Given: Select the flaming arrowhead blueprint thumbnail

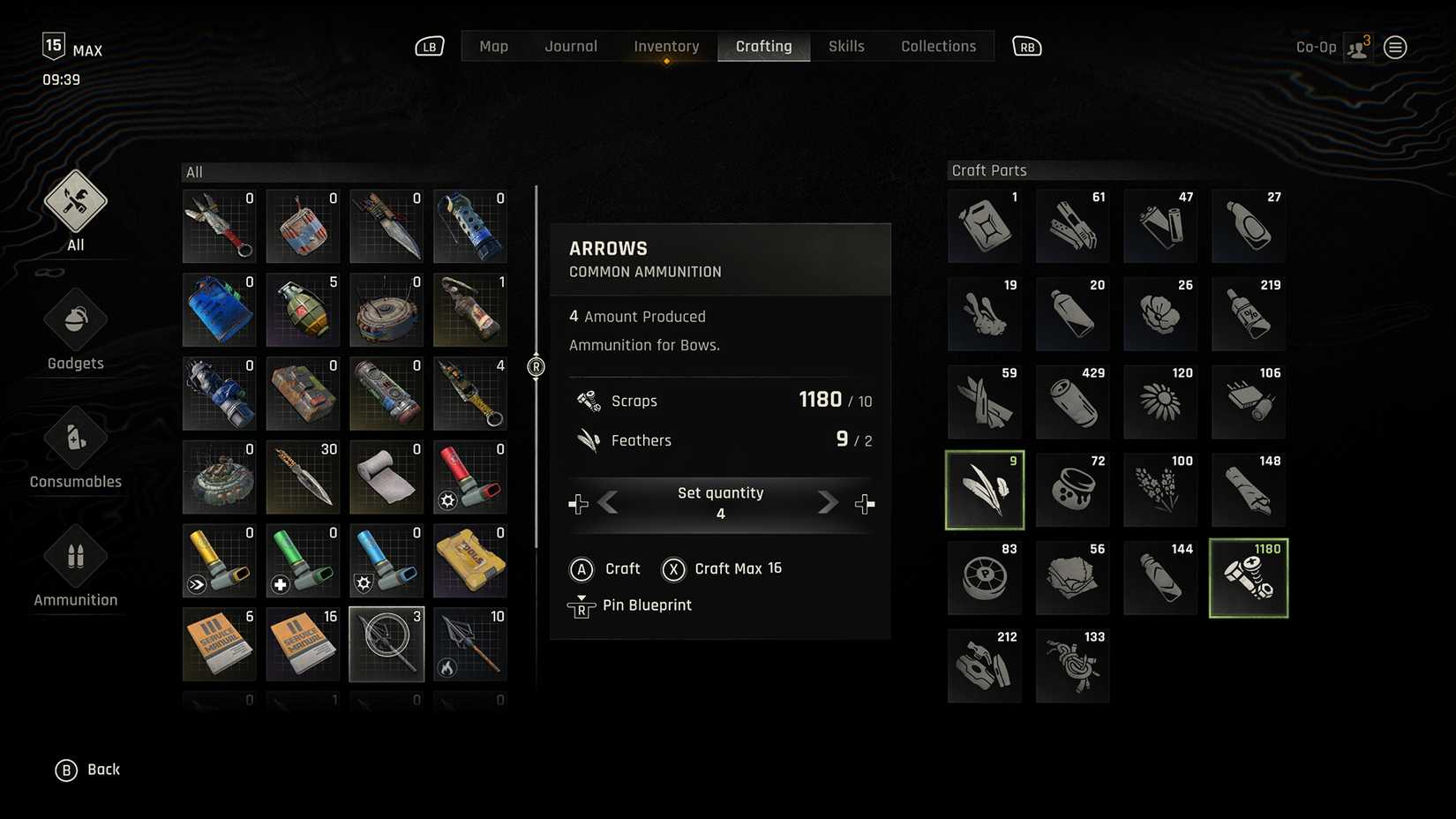Looking at the screenshot, I should (470, 644).
